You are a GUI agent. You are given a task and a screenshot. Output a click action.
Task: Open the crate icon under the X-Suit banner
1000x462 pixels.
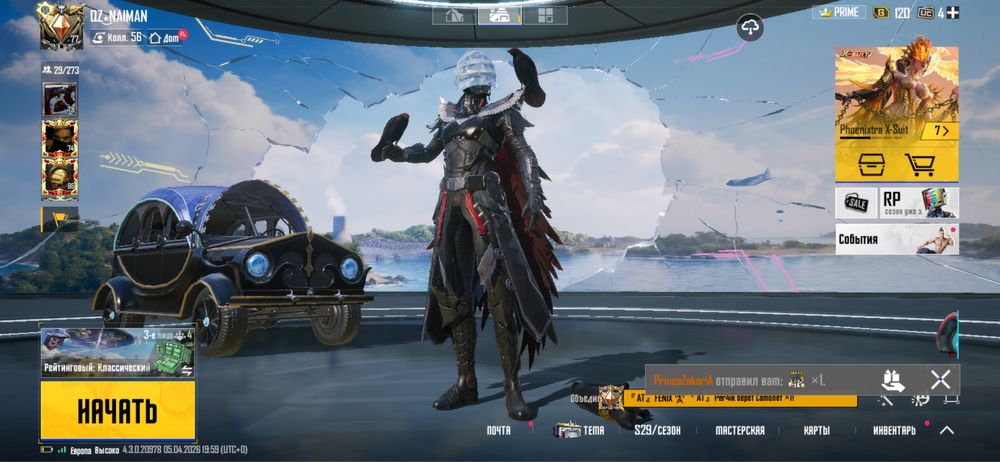coord(865,165)
